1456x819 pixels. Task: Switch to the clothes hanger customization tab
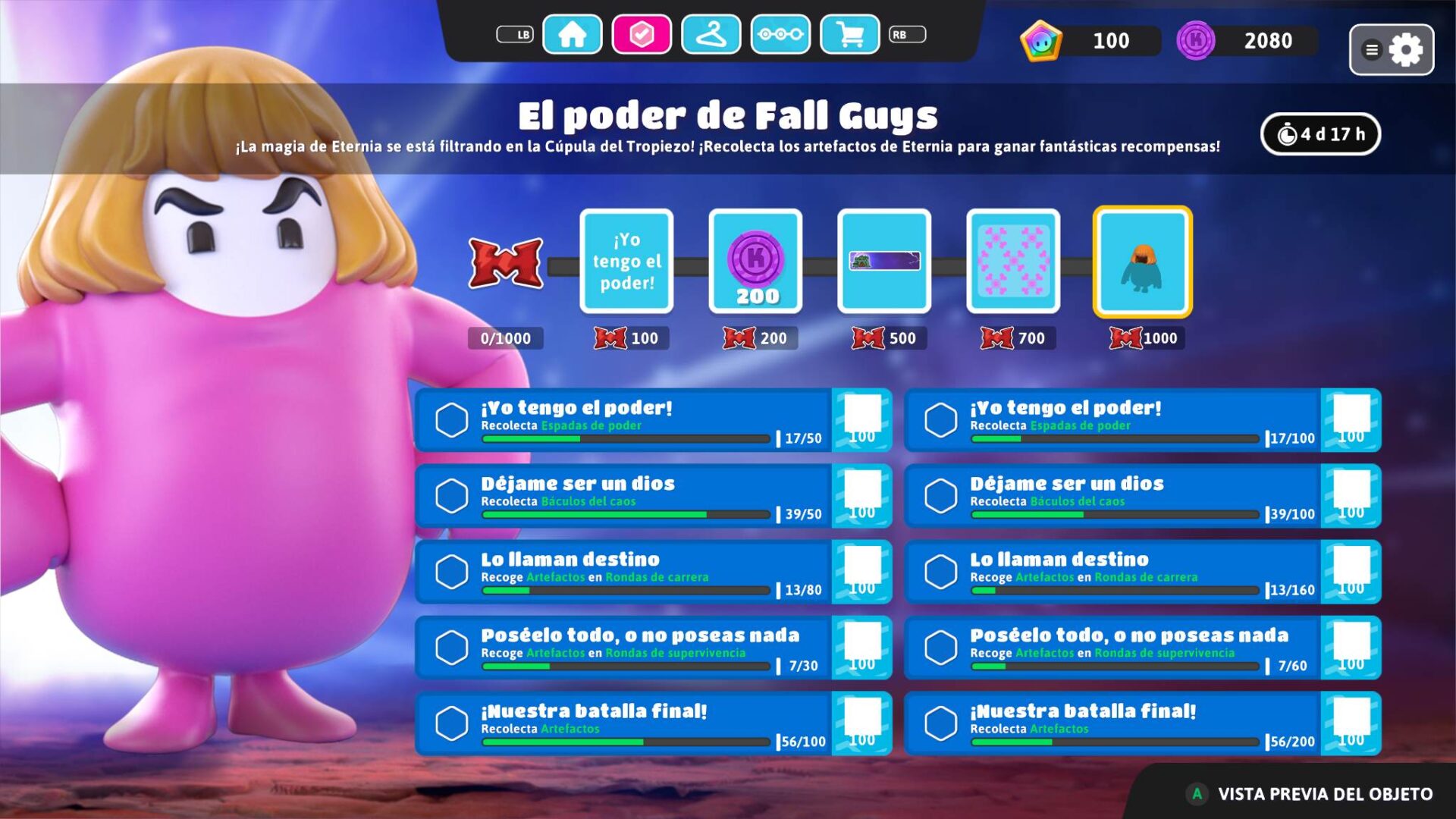tap(711, 35)
